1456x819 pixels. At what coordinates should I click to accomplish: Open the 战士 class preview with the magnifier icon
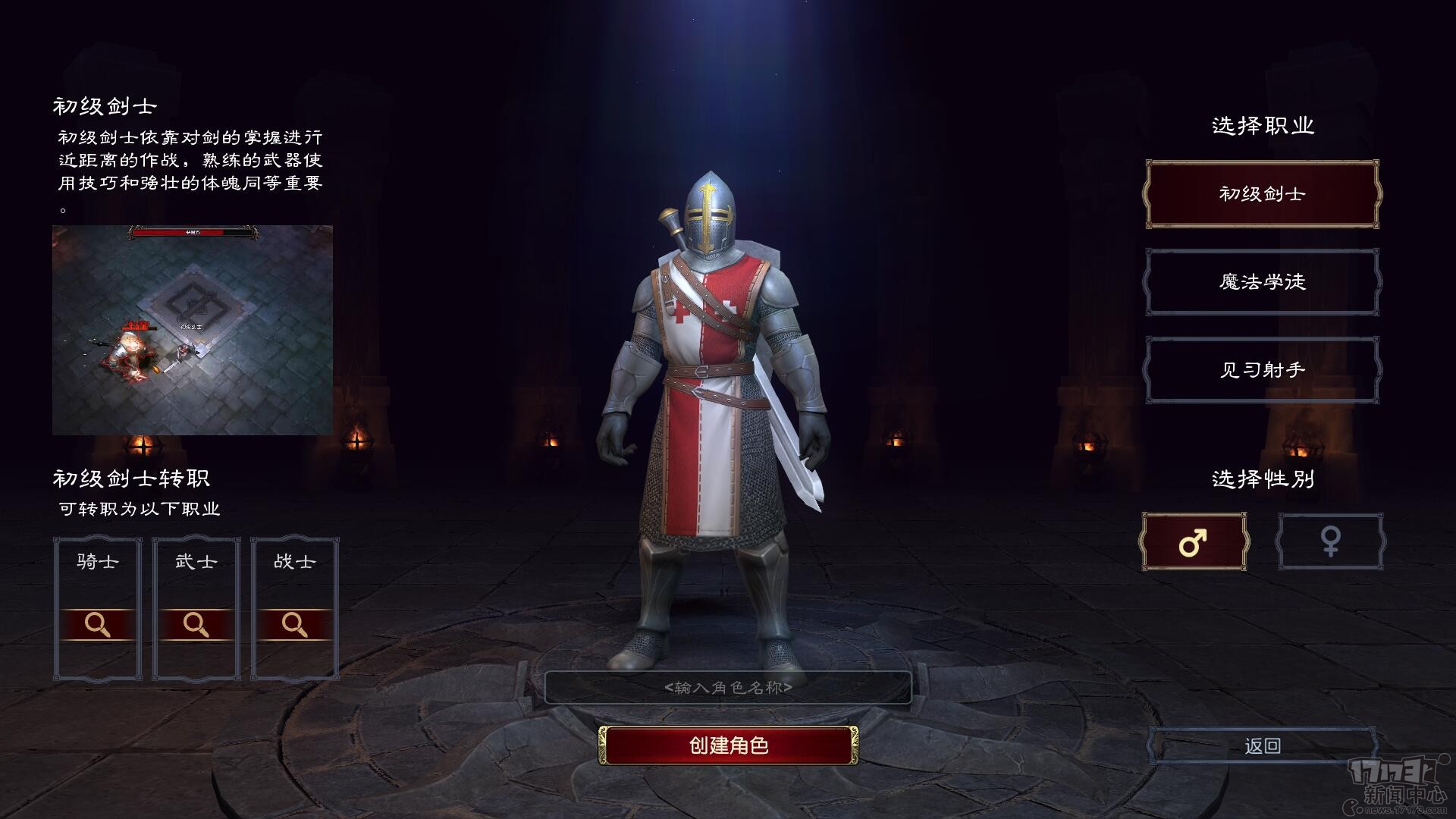(294, 624)
